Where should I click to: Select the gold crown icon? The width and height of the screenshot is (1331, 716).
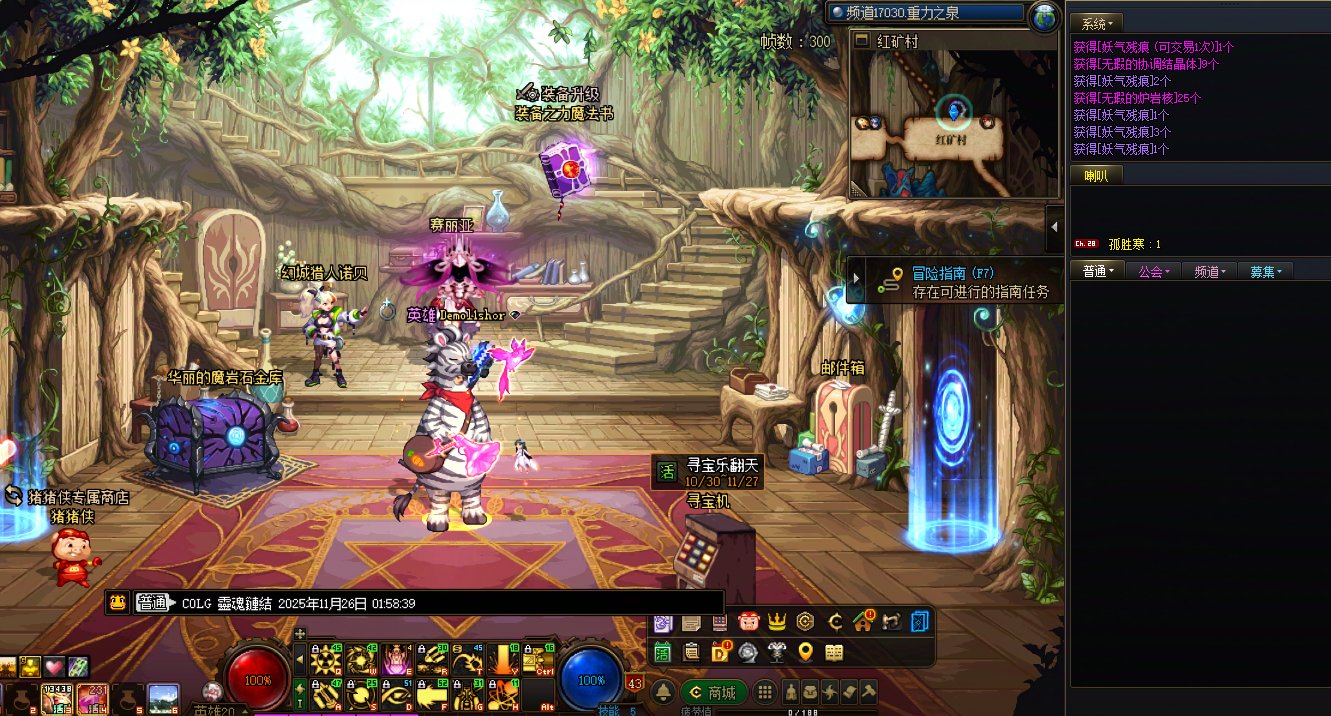point(777,622)
